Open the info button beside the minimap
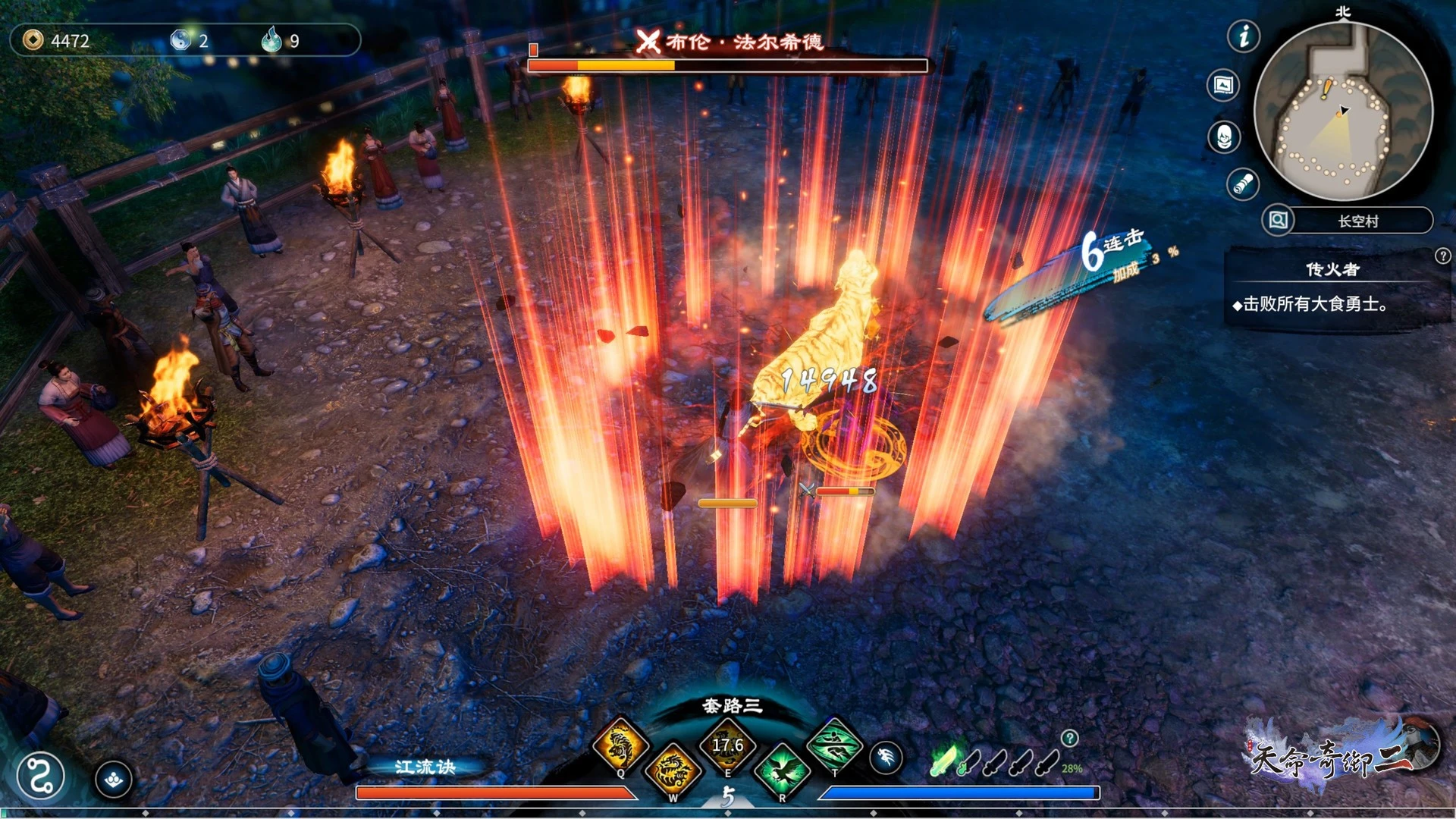The width and height of the screenshot is (1456, 819). pyautogui.click(x=1244, y=36)
